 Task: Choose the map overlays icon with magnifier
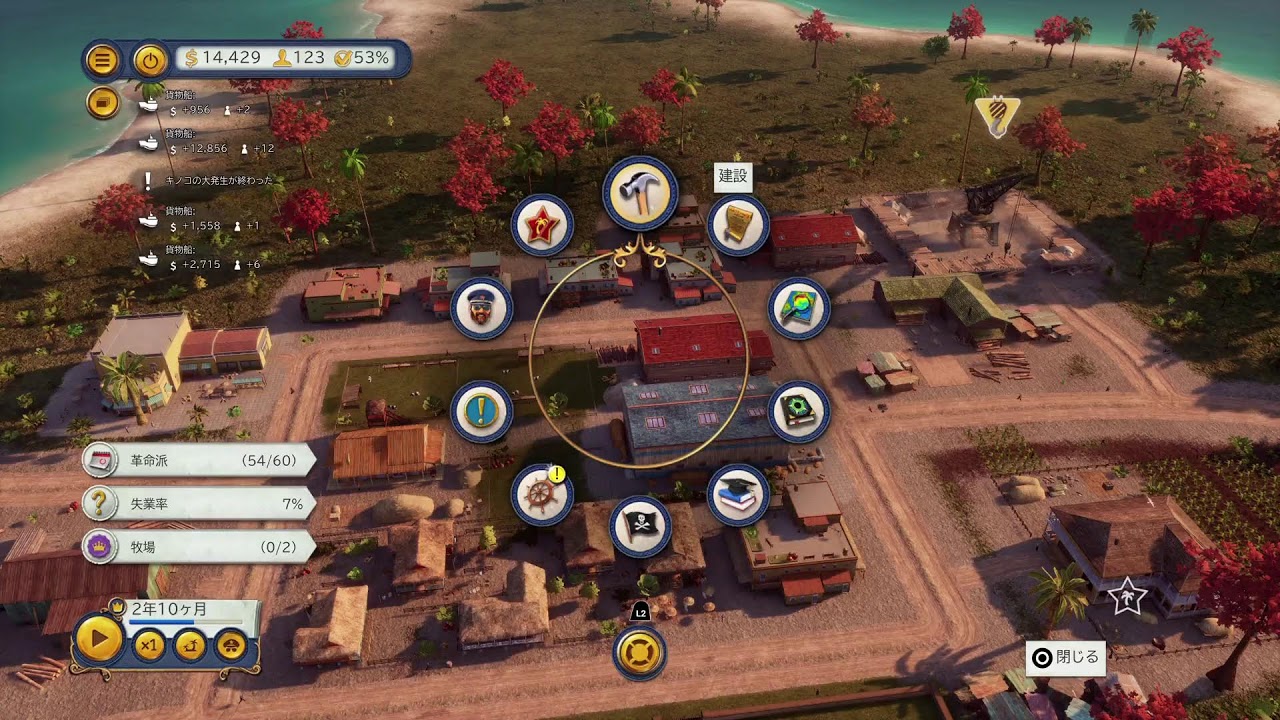799,309
